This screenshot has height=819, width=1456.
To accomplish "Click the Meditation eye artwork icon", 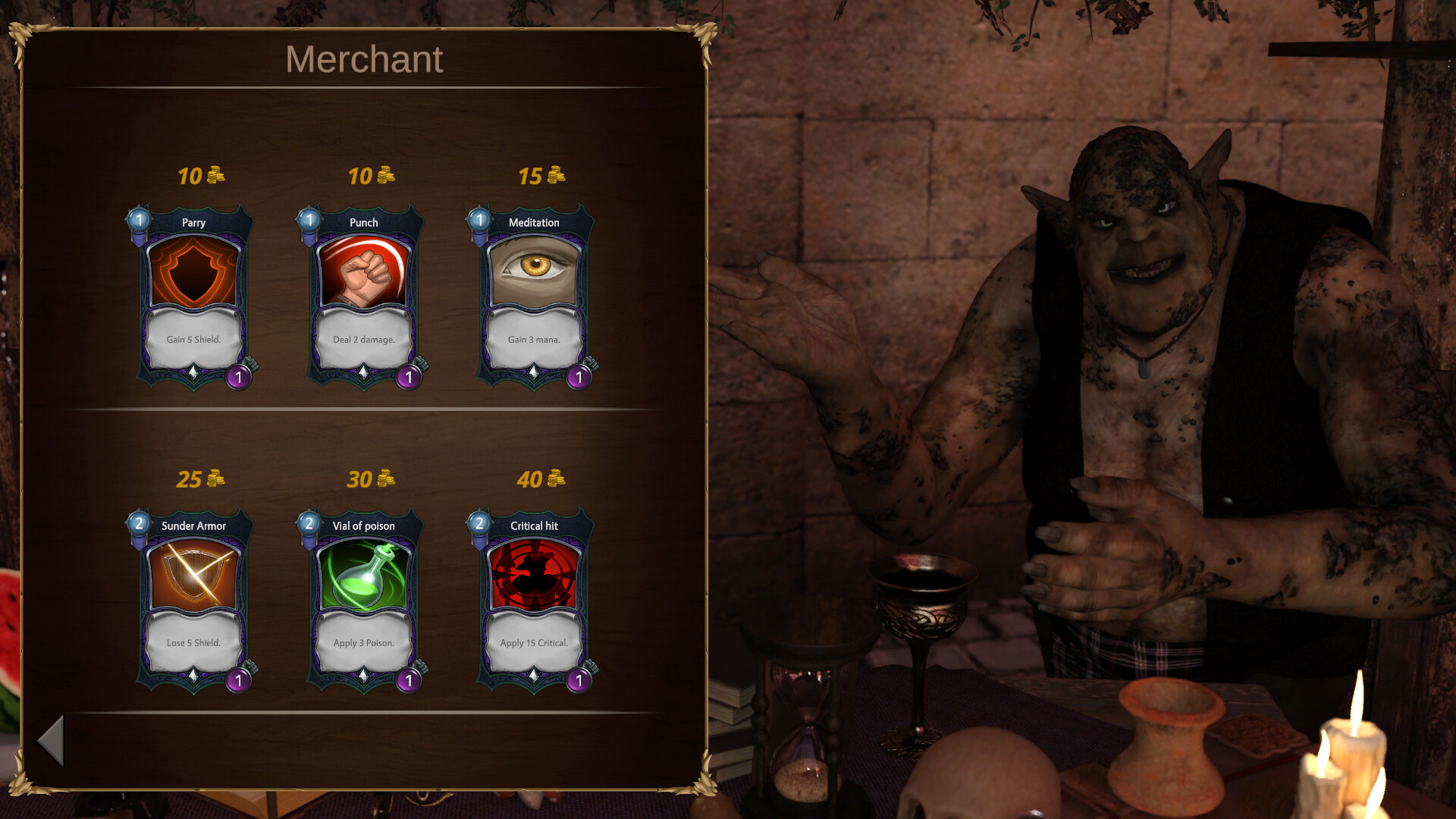I will click(534, 265).
